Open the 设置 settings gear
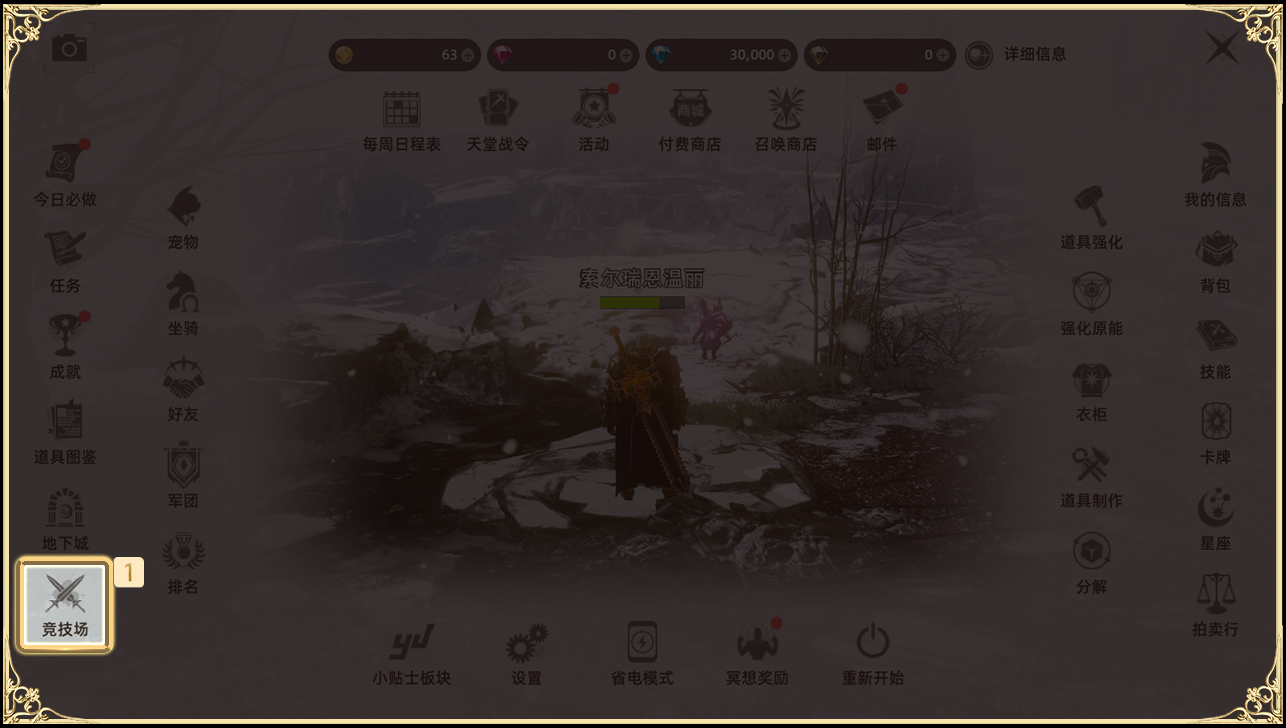This screenshot has width=1286, height=728. [x=526, y=653]
